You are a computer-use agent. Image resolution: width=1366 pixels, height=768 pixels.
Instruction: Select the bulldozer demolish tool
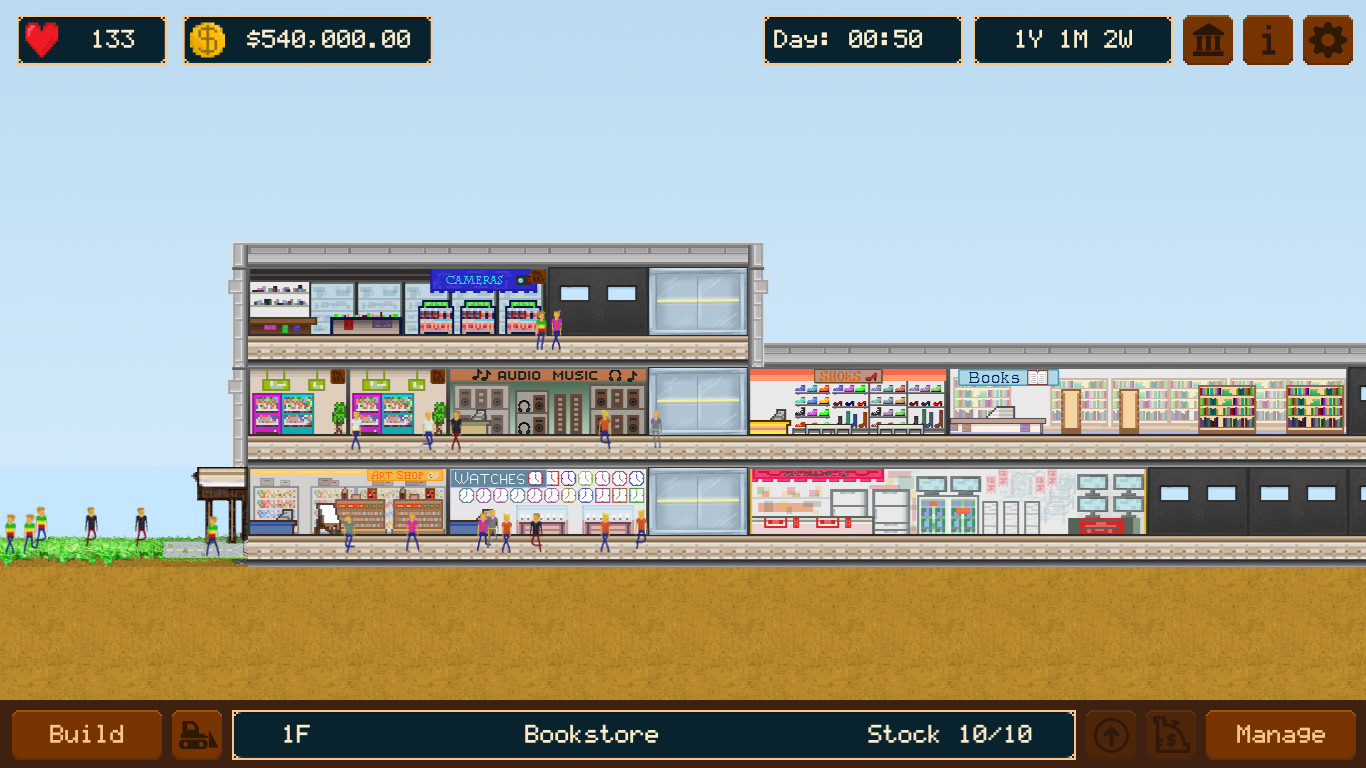click(x=197, y=734)
